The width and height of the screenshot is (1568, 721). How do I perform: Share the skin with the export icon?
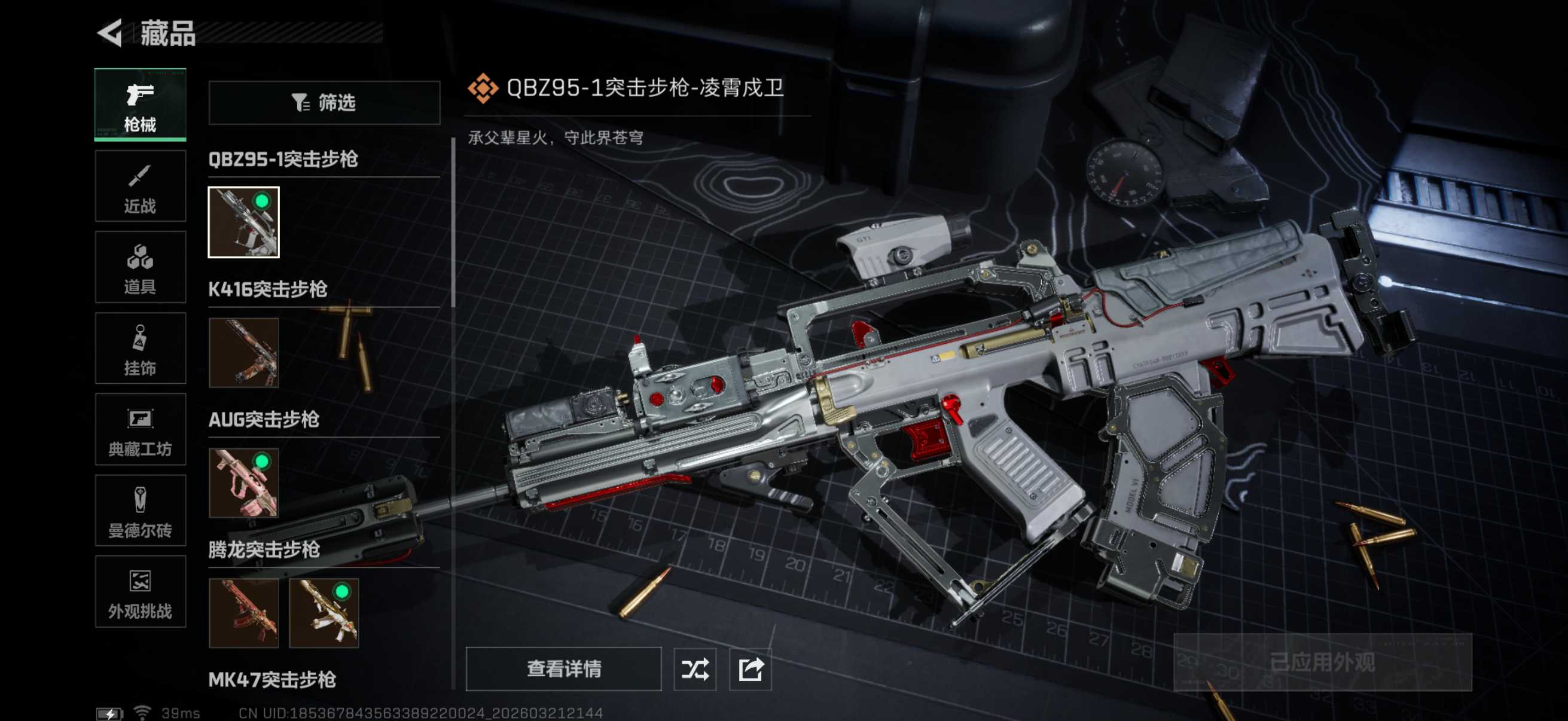pos(750,669)
